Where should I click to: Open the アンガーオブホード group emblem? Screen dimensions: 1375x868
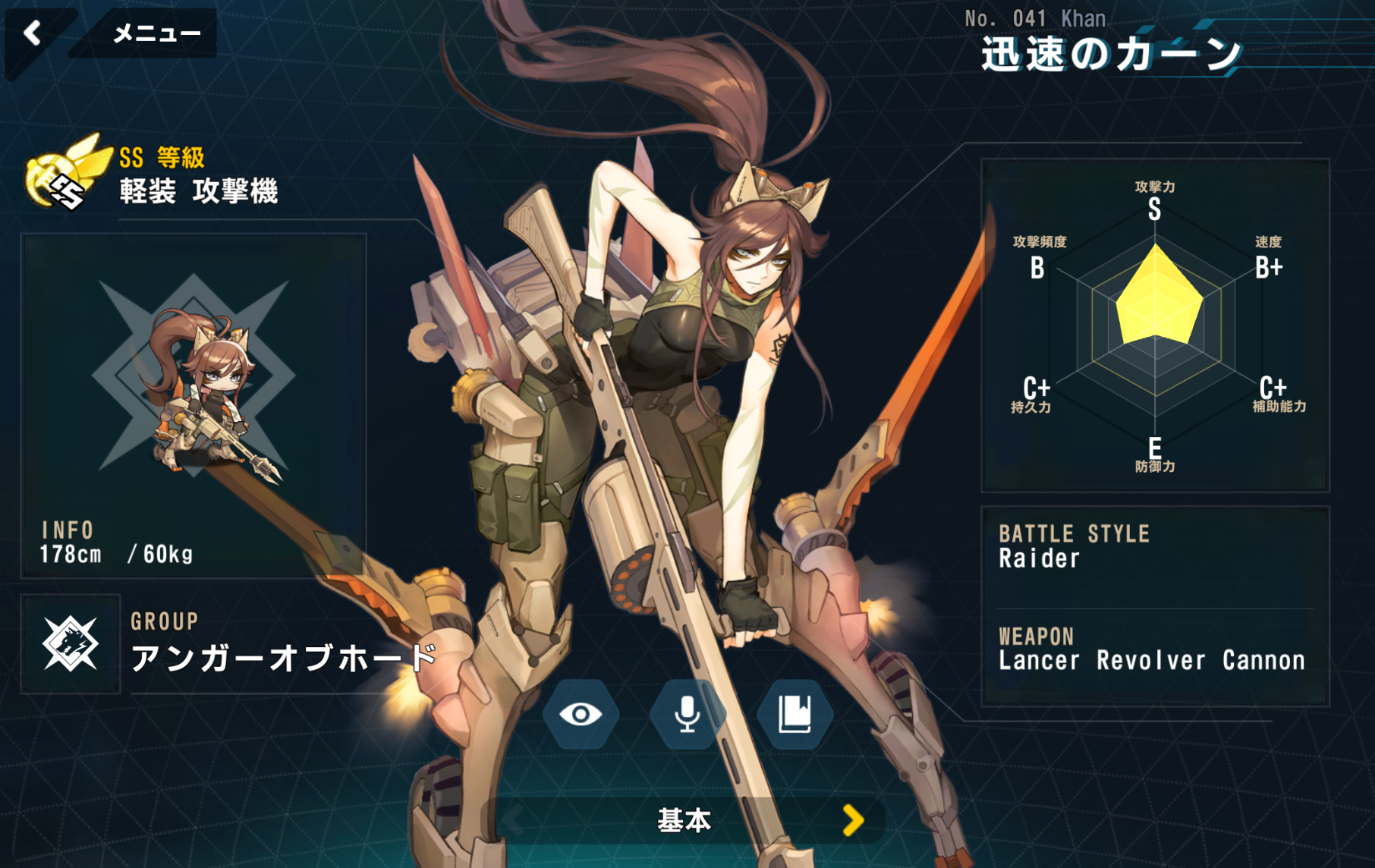pyautogui.click(x=70, y=644)
